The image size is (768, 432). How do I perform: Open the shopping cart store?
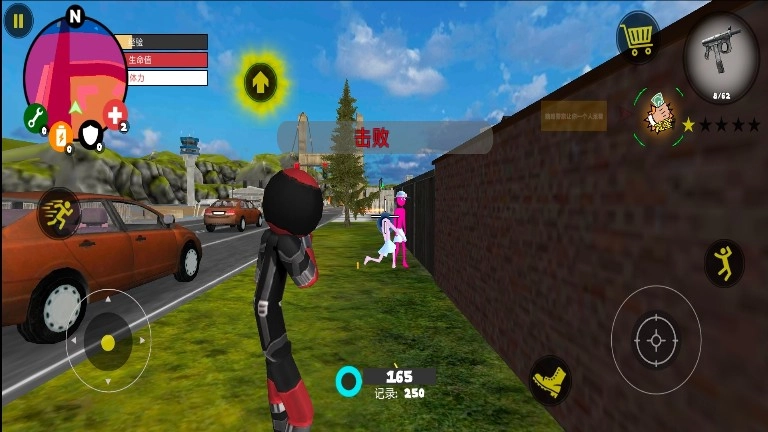point(637,38)
